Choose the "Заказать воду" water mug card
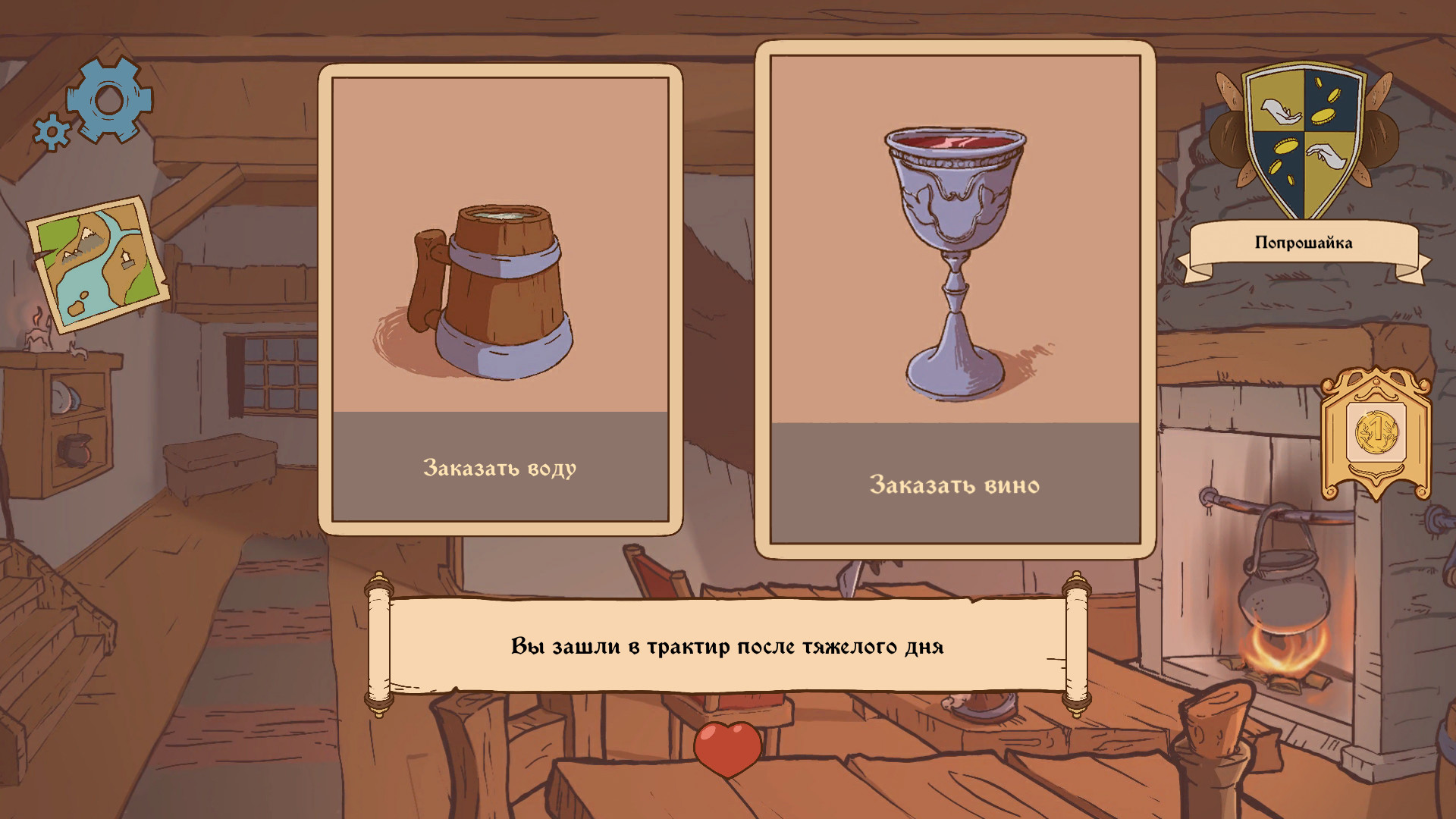1456x819 pixels. (x=500, y=300)
